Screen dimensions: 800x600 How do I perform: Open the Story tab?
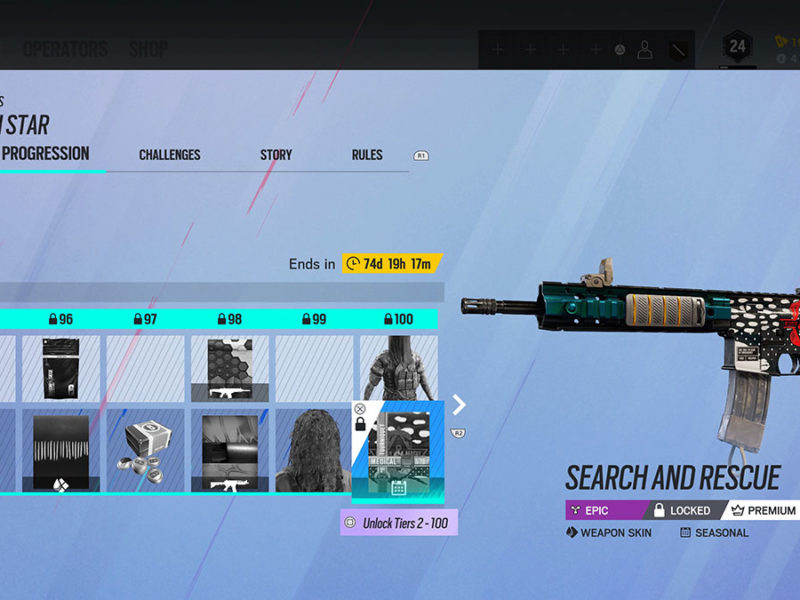[x=276, y=155]
